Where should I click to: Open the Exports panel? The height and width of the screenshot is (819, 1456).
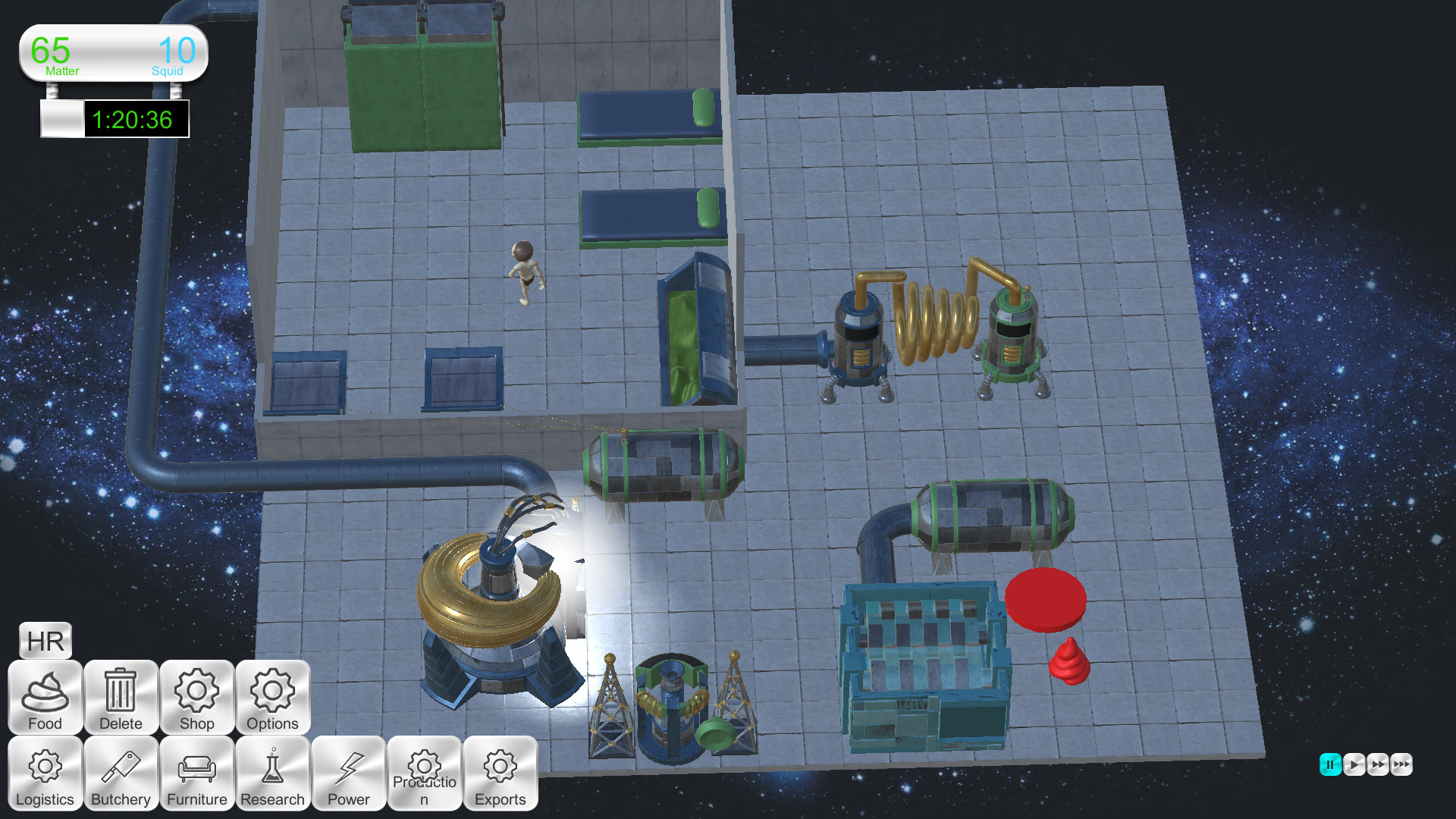[500, 773]
